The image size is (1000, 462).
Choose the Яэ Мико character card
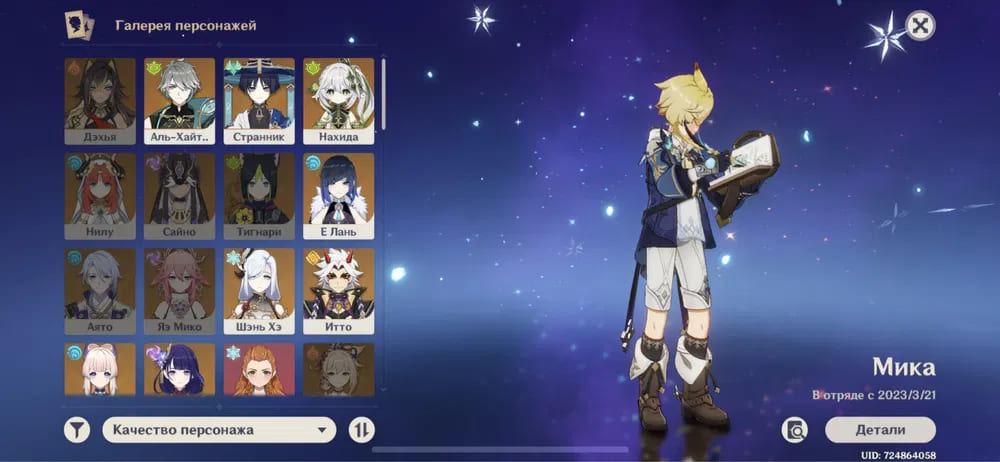(x=180, y=291)
